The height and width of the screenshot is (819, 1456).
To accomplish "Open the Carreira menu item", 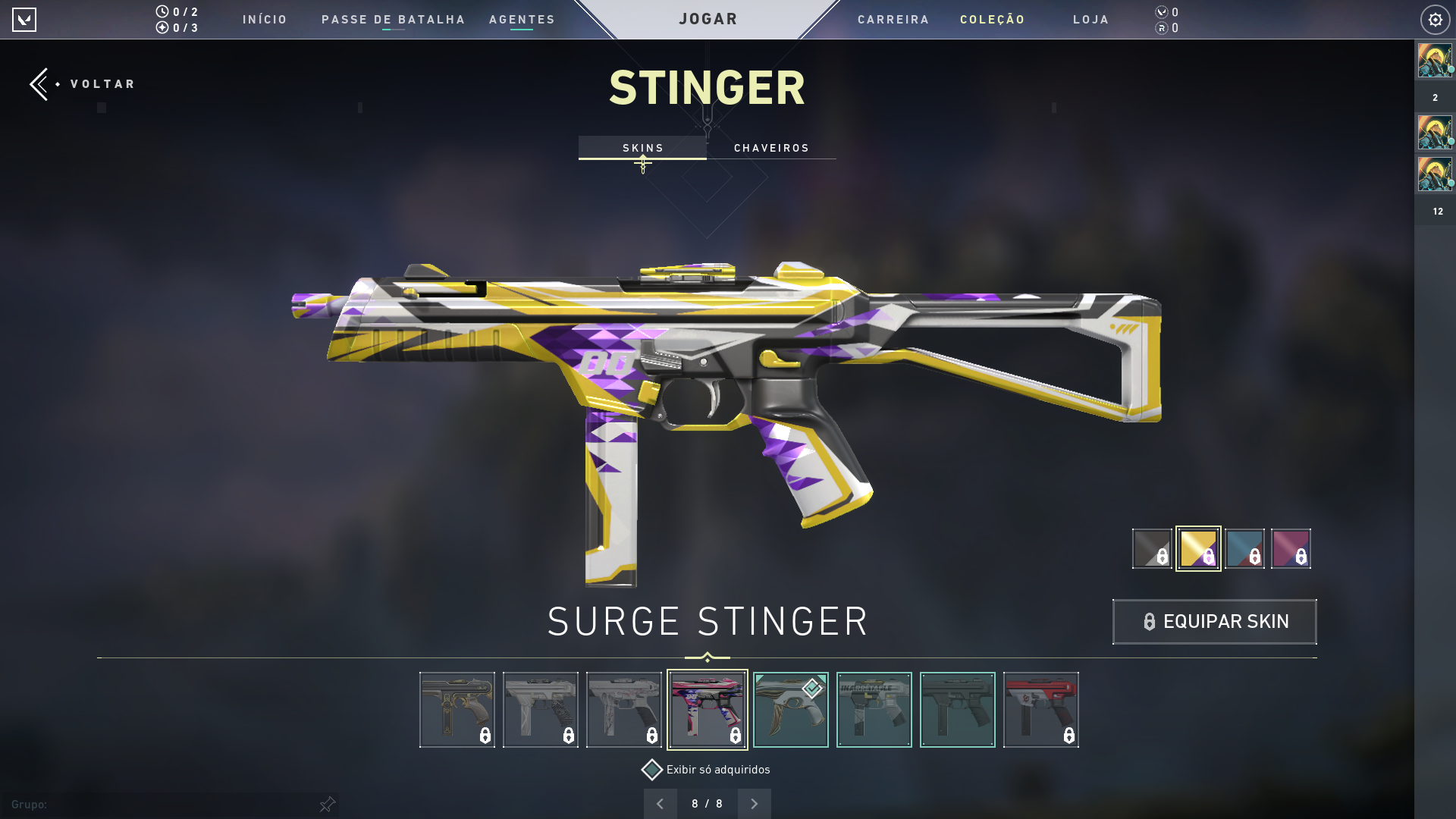I will click(x=893, y=20).
